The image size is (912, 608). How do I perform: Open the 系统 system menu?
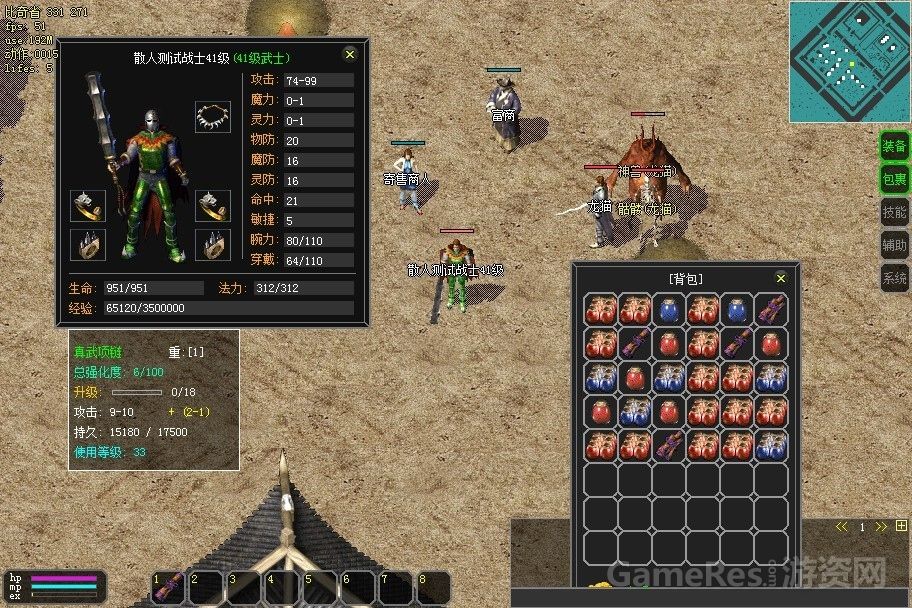(894, 277)
